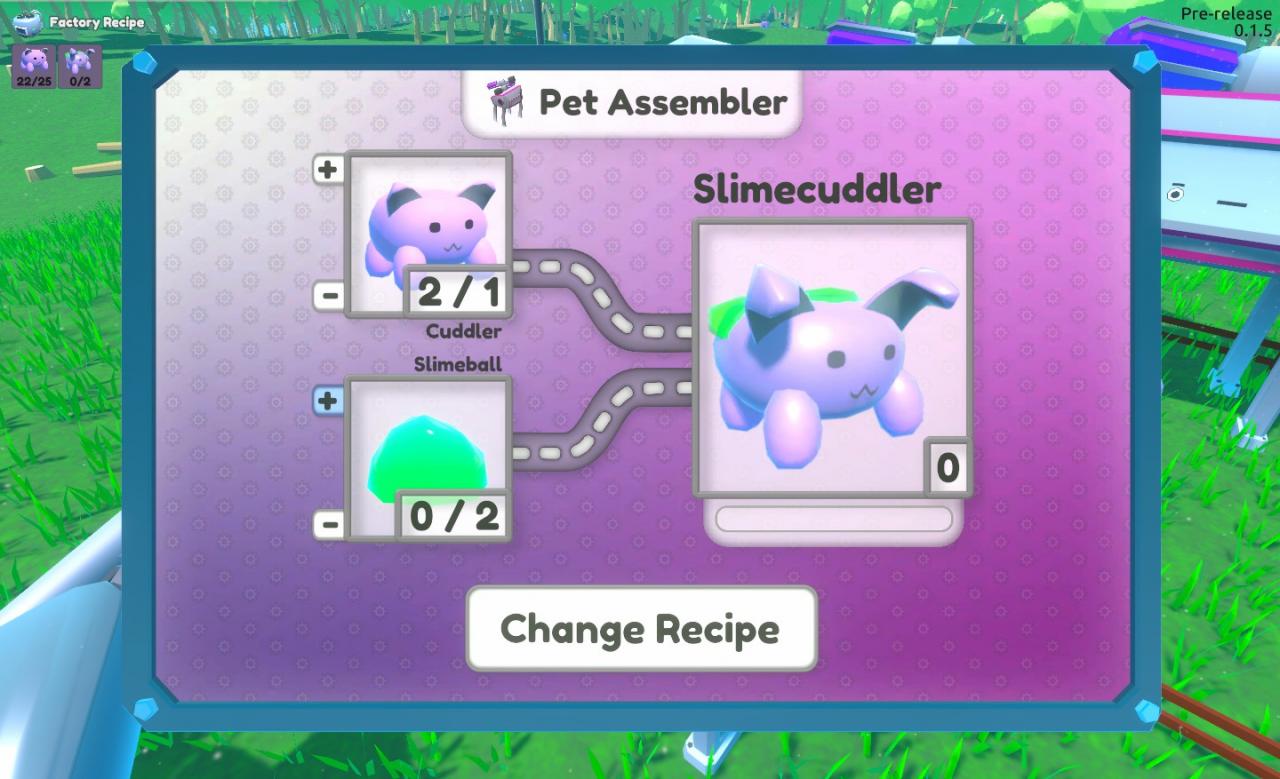This screenshot has height=779, width=1280.
Task: Click the Factory Recipe tracker's 22/25 pet icon
Action: pyautogui.click(x=33, y=66)
